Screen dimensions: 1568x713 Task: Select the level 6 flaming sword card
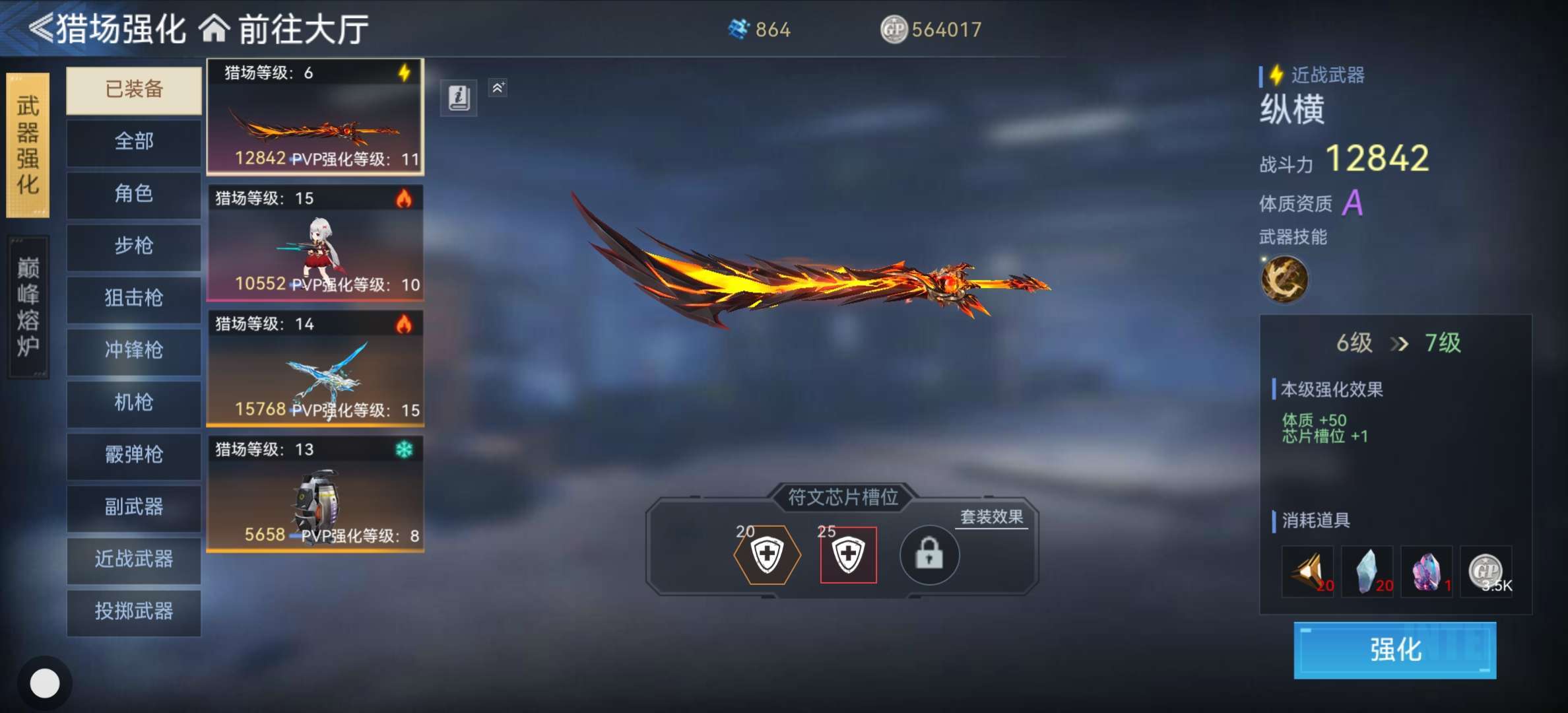tap(315, 118)
